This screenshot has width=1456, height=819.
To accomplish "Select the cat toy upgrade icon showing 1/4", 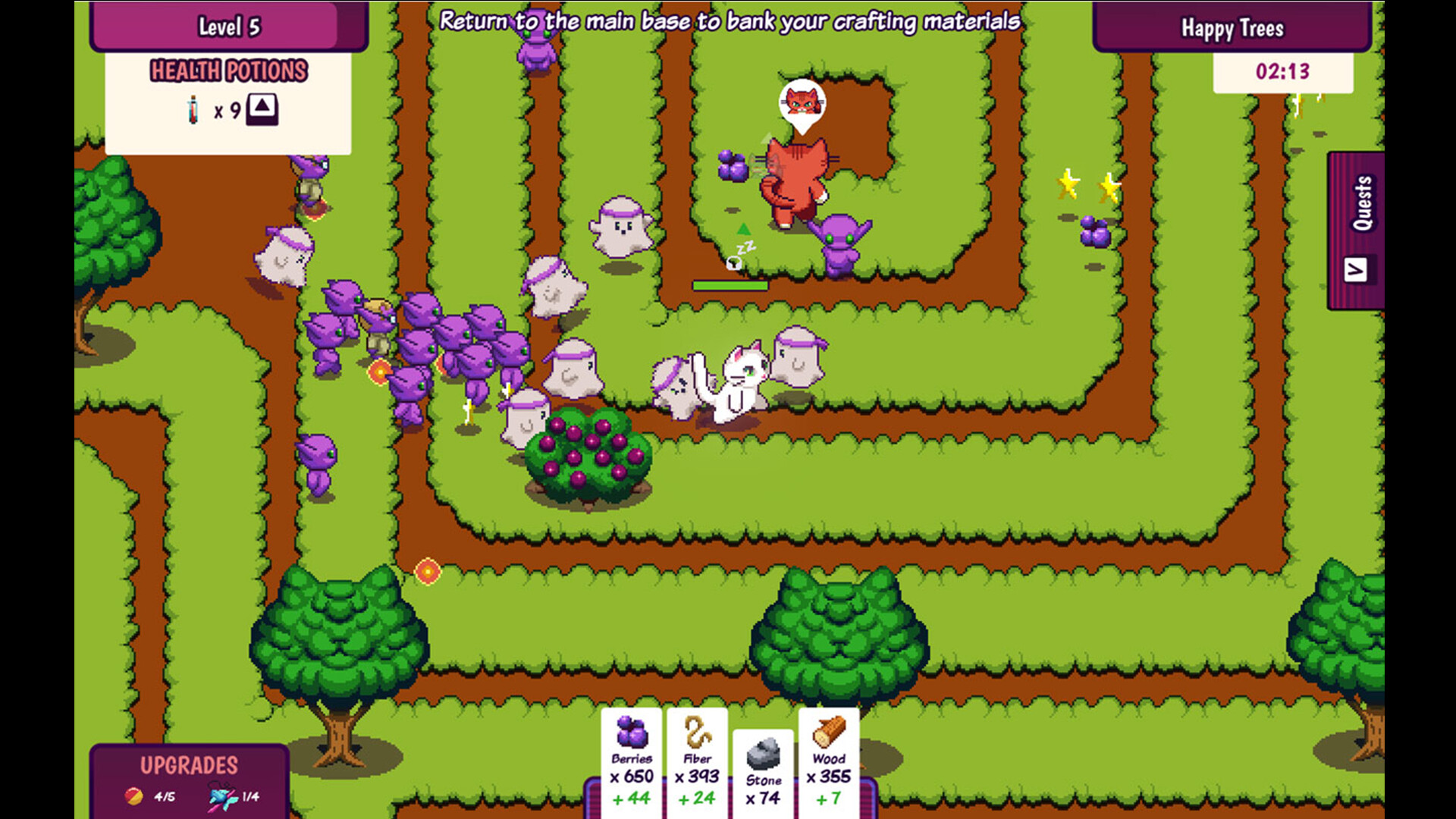I will 219,795.
